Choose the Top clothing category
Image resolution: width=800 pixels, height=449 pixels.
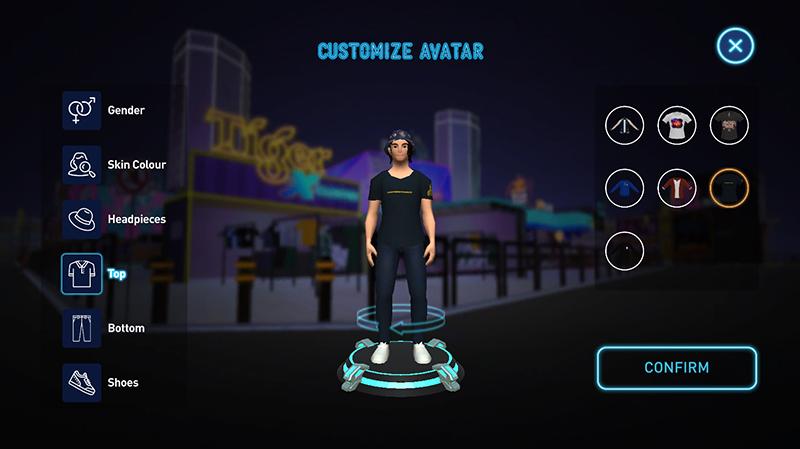click(x=80, y=272)
